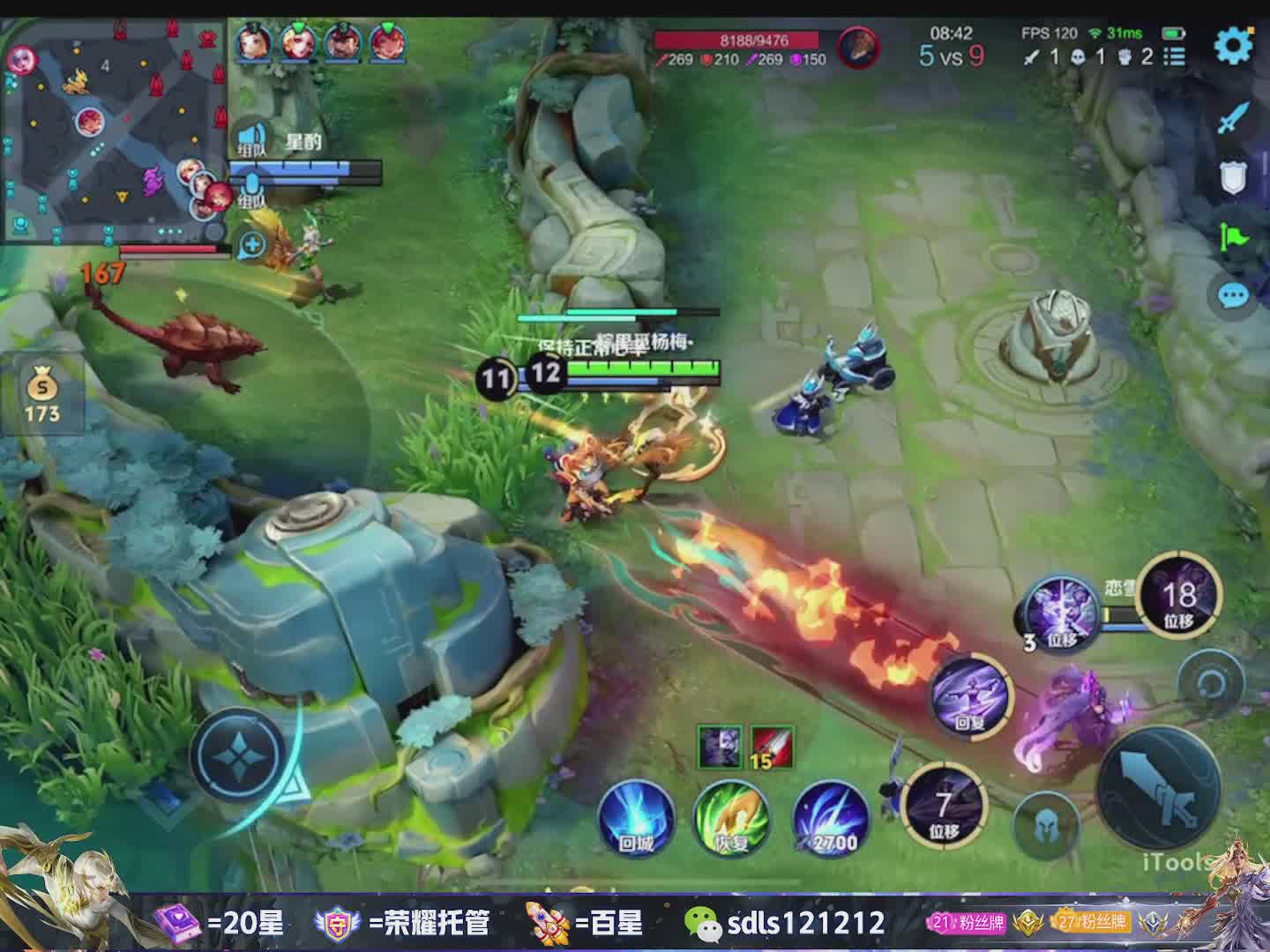Activate the 回城 recall skill
The width and height of the screenshot is (1270, 952).
point(635,818)
